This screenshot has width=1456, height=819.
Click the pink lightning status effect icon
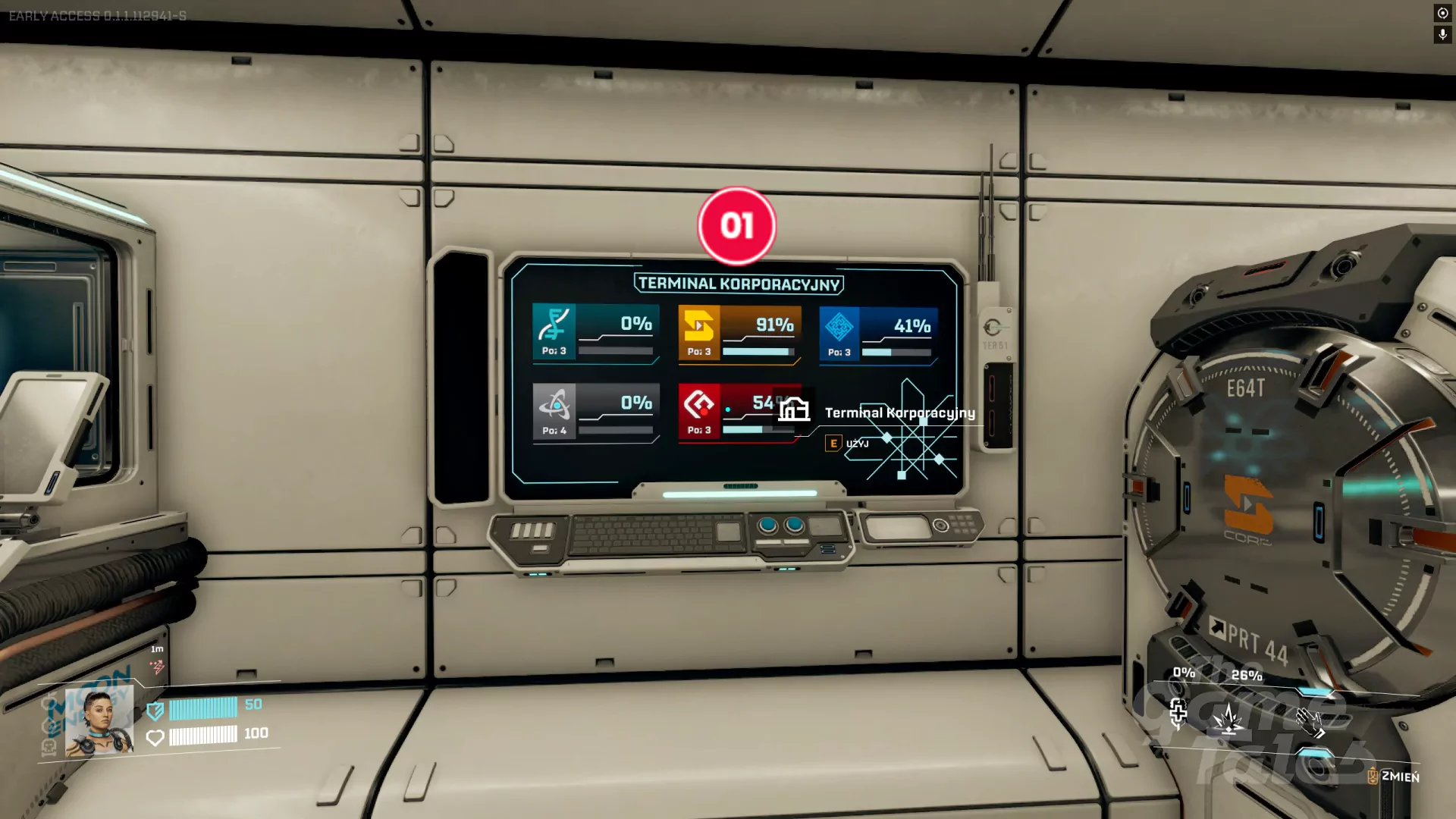tap(157, 667)
